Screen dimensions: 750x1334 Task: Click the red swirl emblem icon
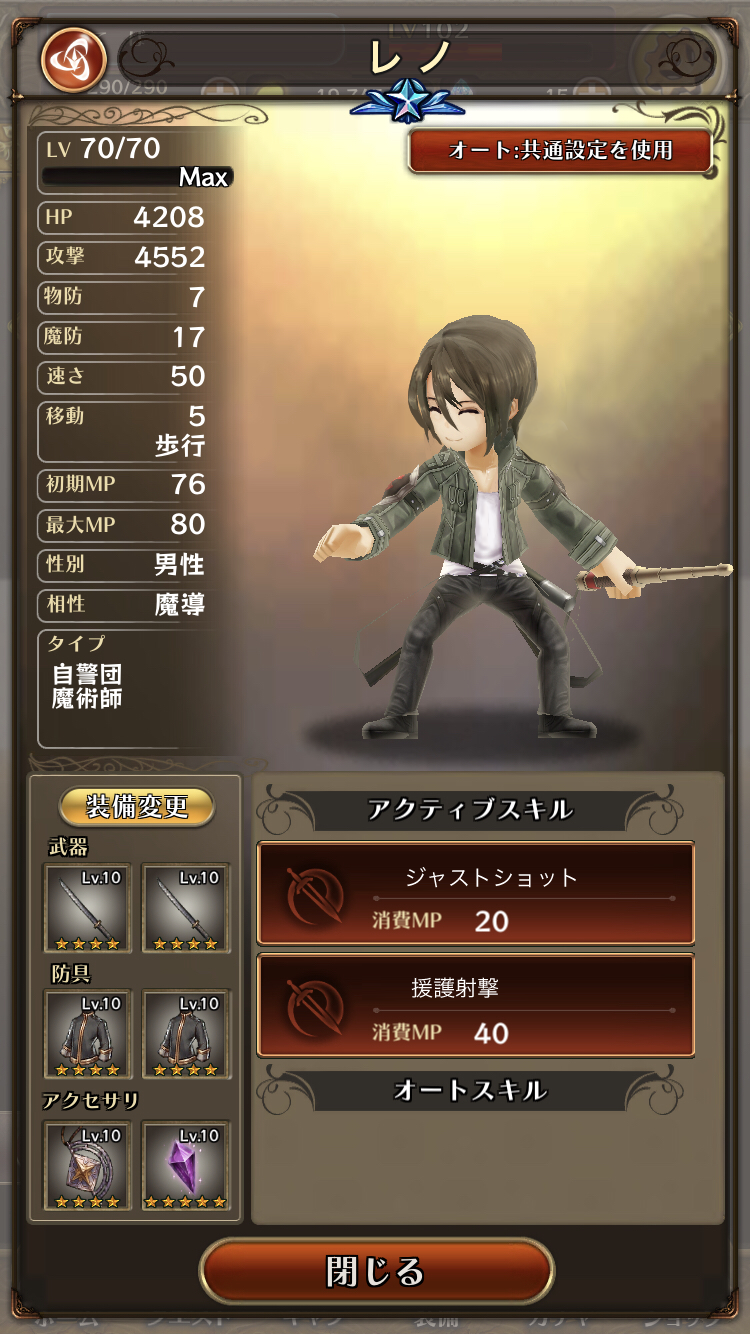tap(73, 59)
